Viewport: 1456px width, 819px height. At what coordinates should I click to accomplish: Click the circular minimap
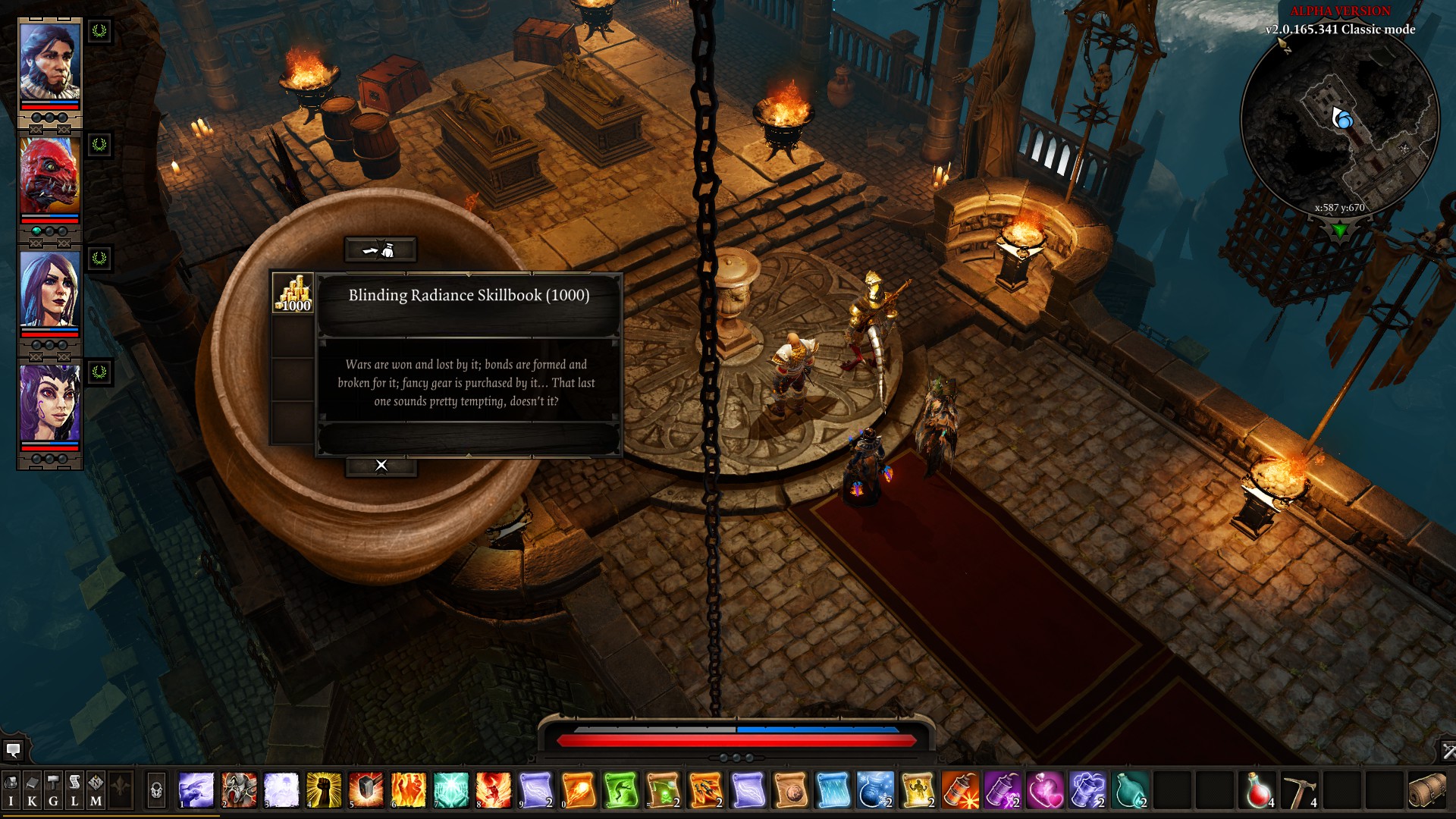1340,121
